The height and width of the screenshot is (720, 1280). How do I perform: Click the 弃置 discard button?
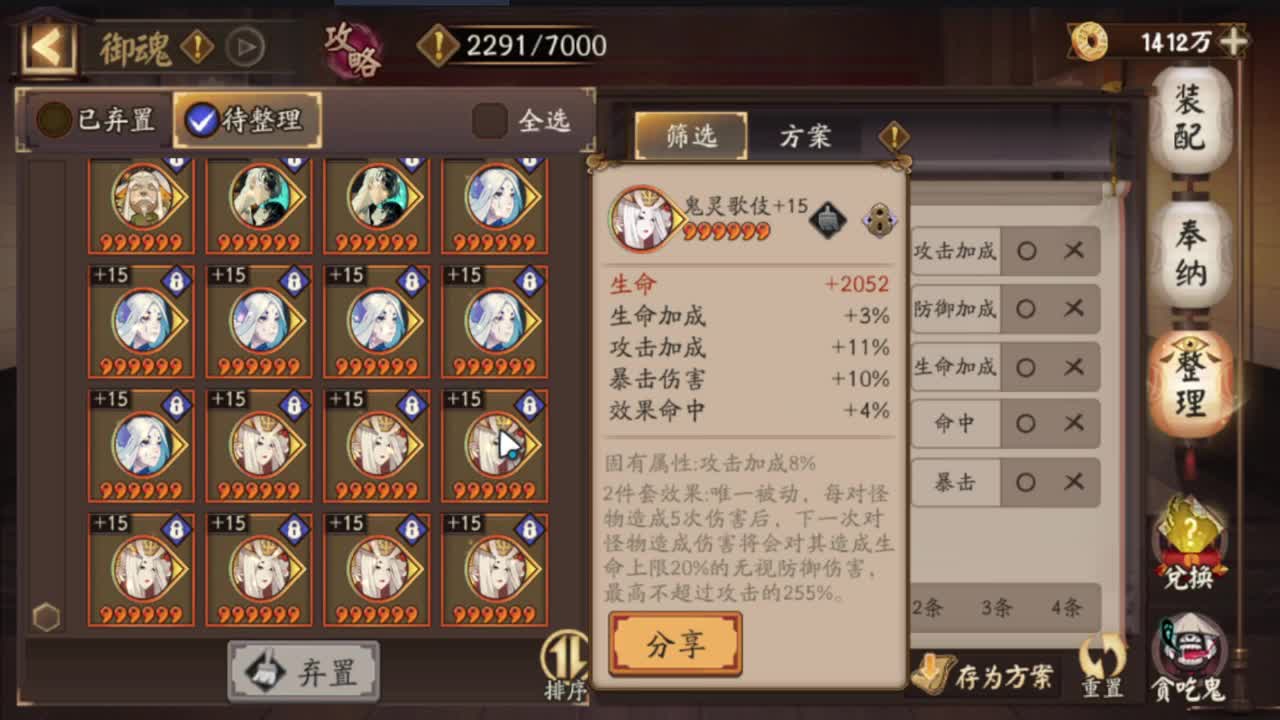(x=302, y=672)
